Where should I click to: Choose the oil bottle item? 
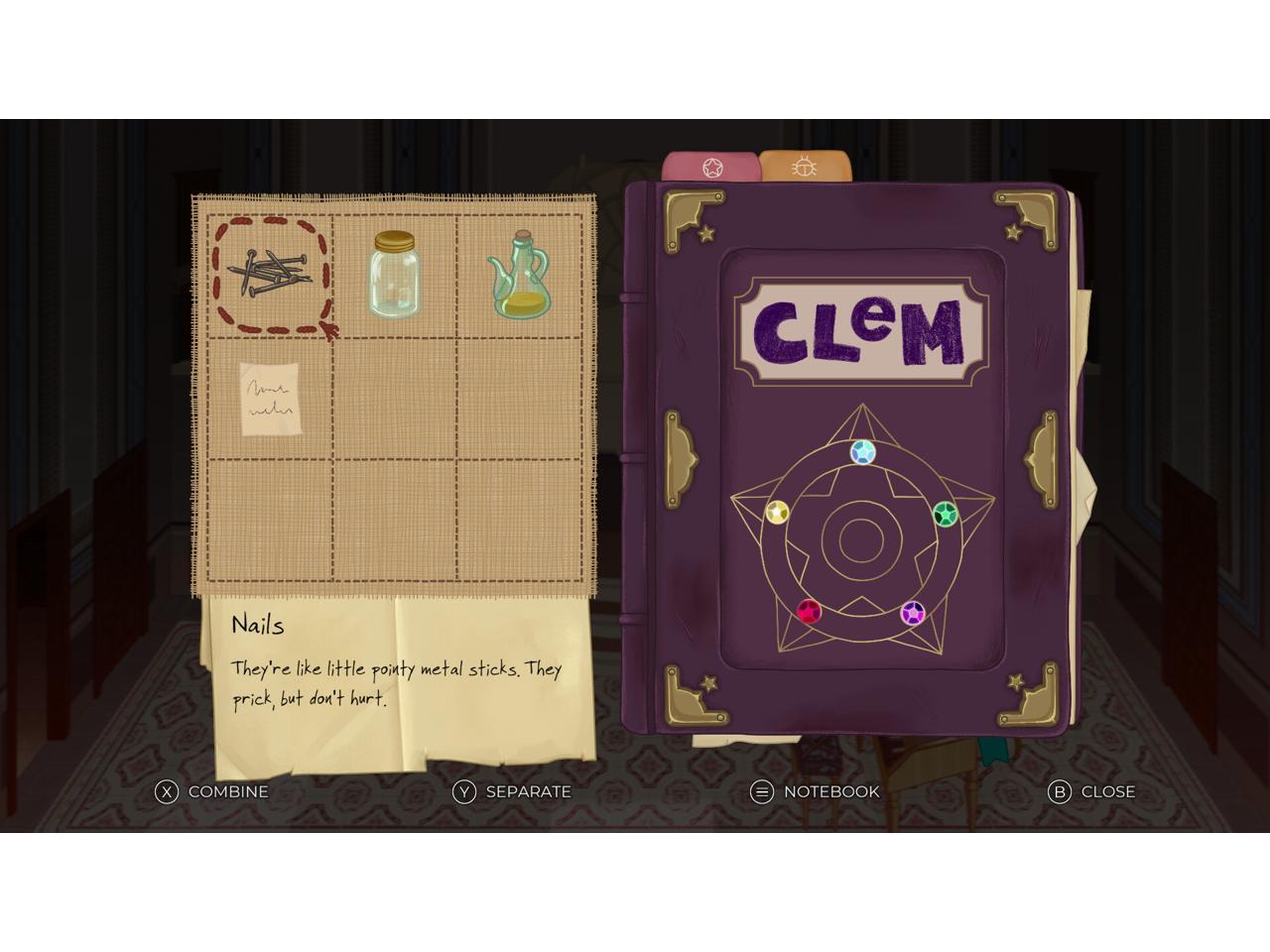point(518,275)
